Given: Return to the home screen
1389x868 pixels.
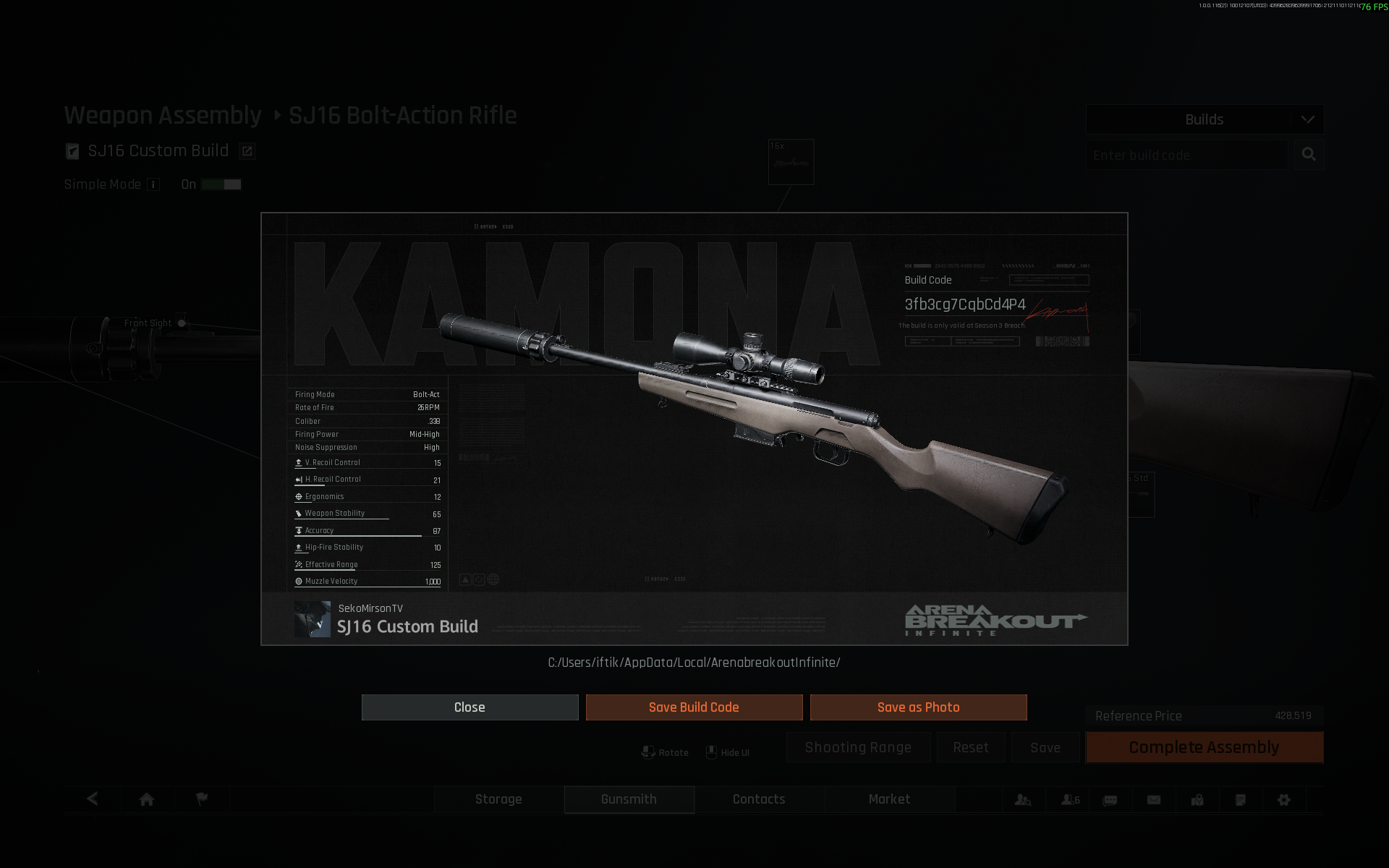Looking at the screenshot, I should (x=147, y=799).
